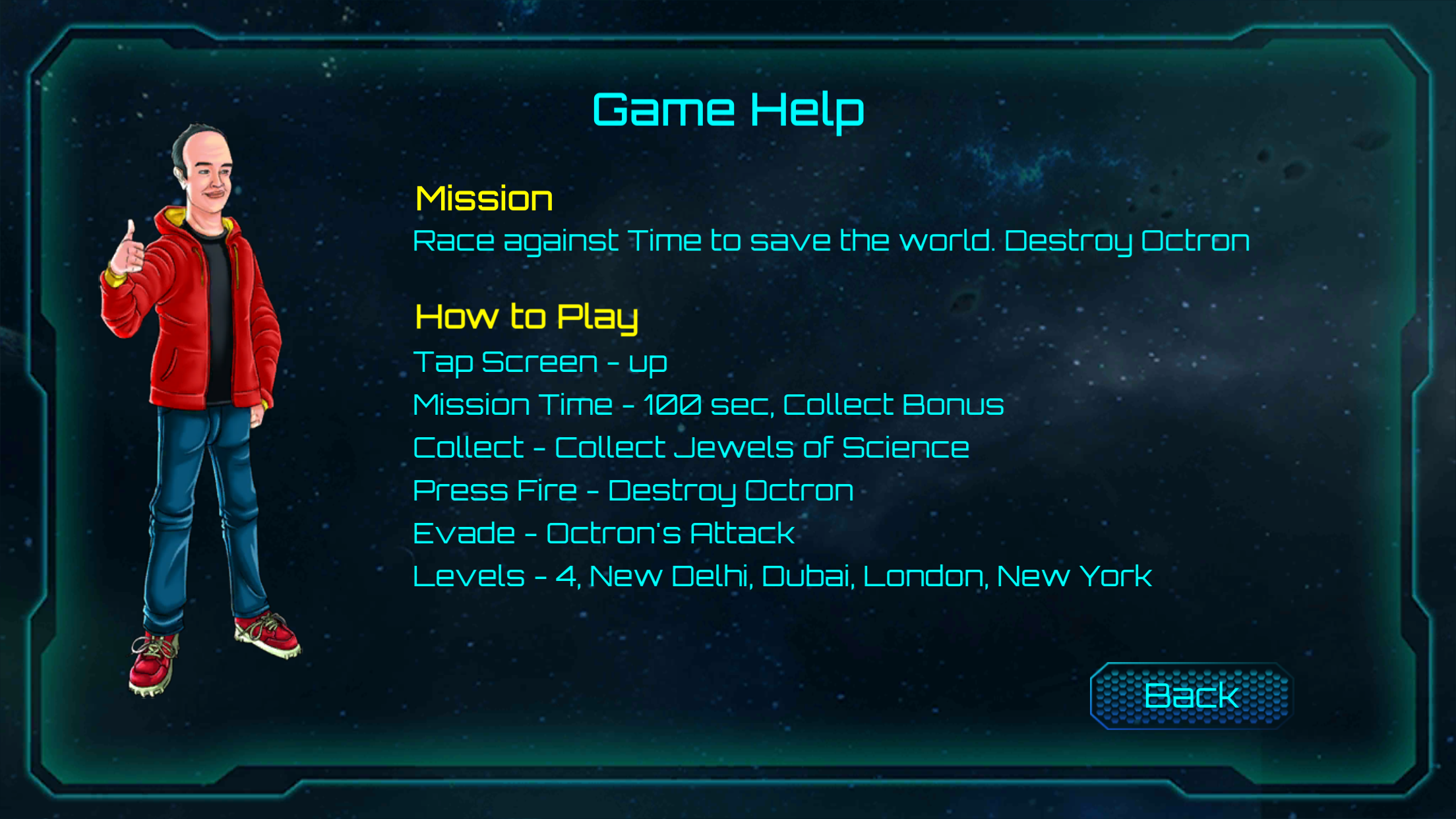Select the Evade Octron's Attack line

point(603,532)
